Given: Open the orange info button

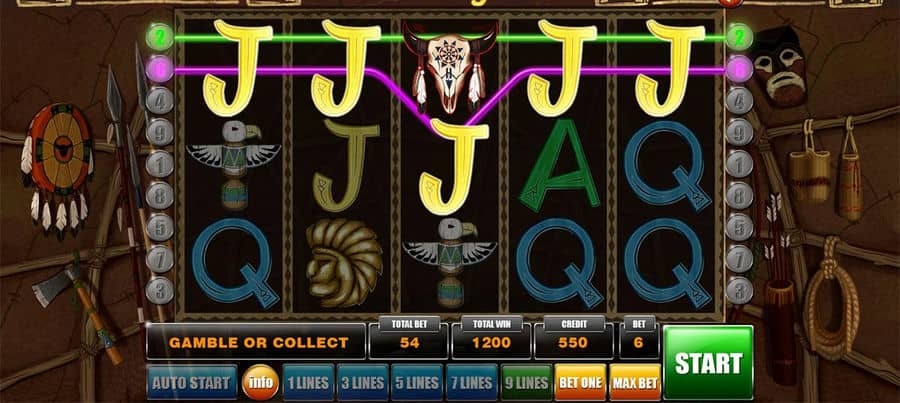Looking at the screenshot, I should [x=260, y=382].
